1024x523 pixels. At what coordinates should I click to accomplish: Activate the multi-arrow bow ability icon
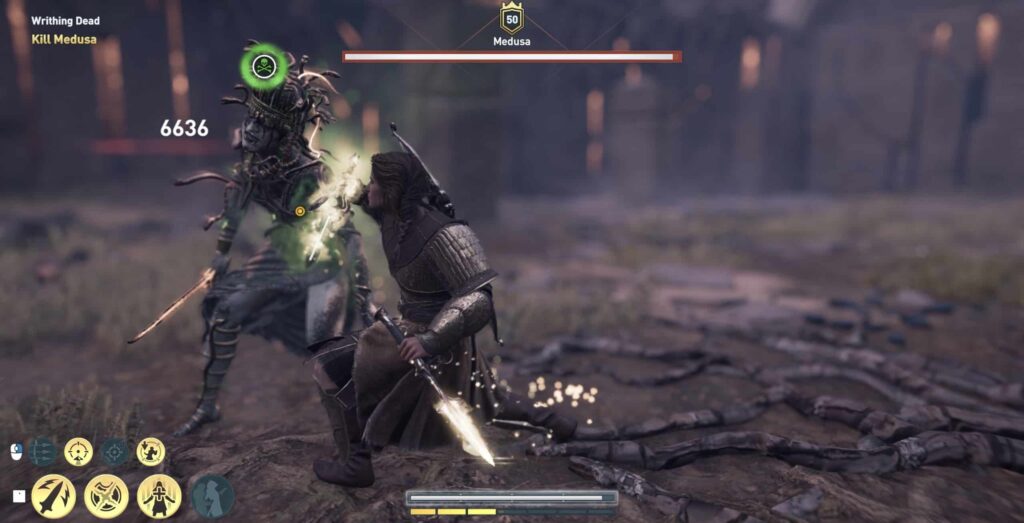(x=43, y=452)
